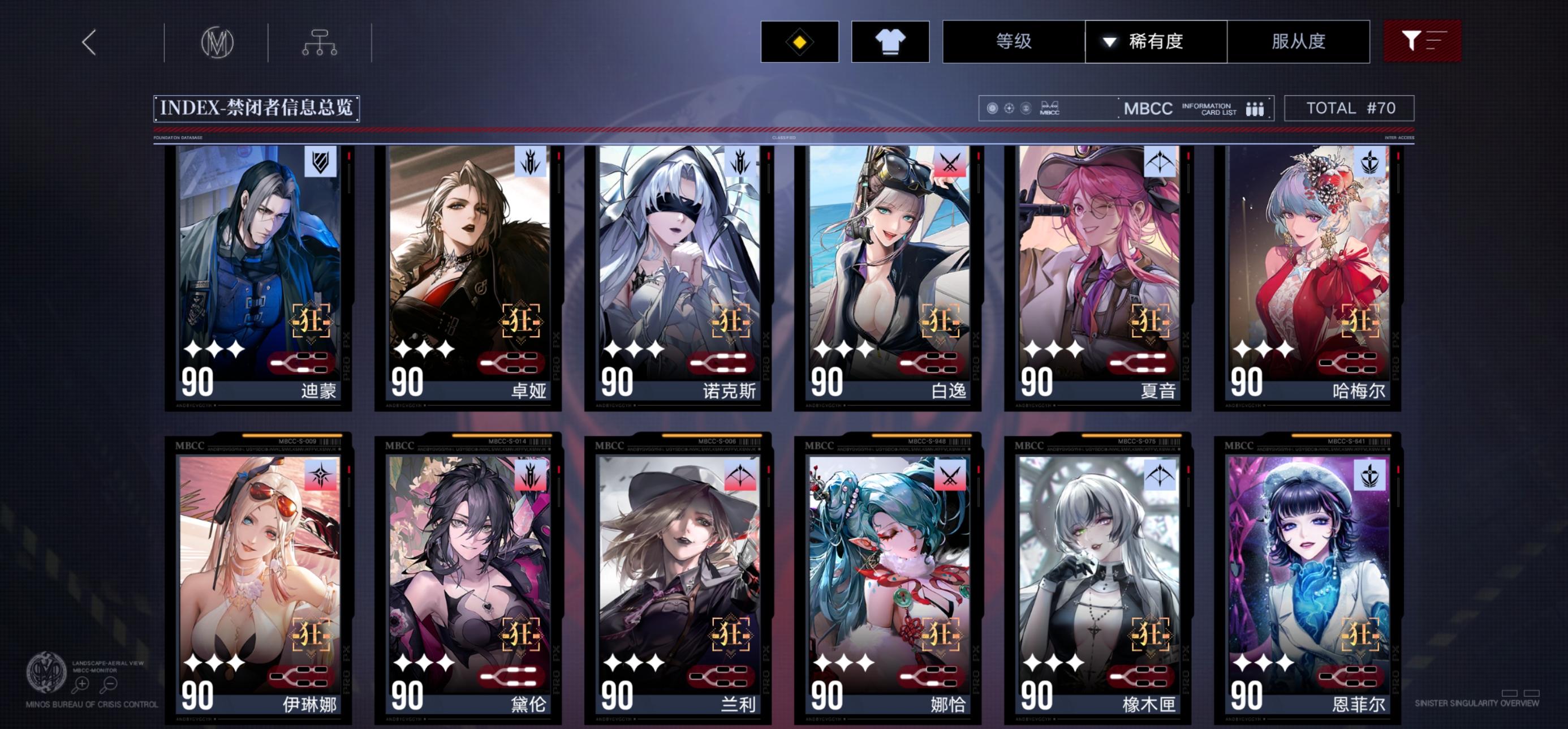Open the red filter funnel icon

1423,41
